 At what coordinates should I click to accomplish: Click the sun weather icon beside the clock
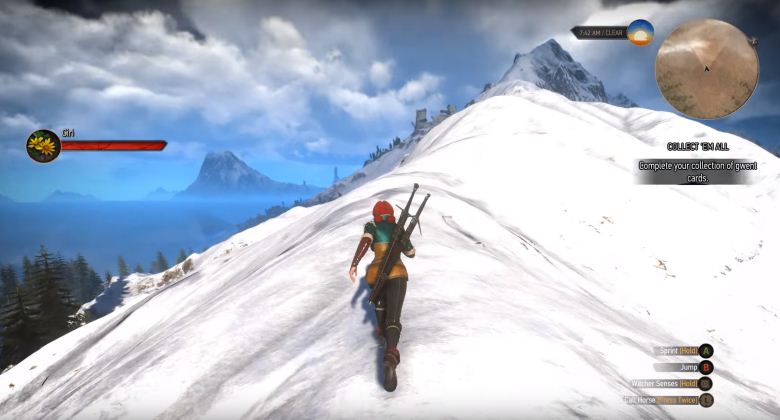[x=640, y=32]
